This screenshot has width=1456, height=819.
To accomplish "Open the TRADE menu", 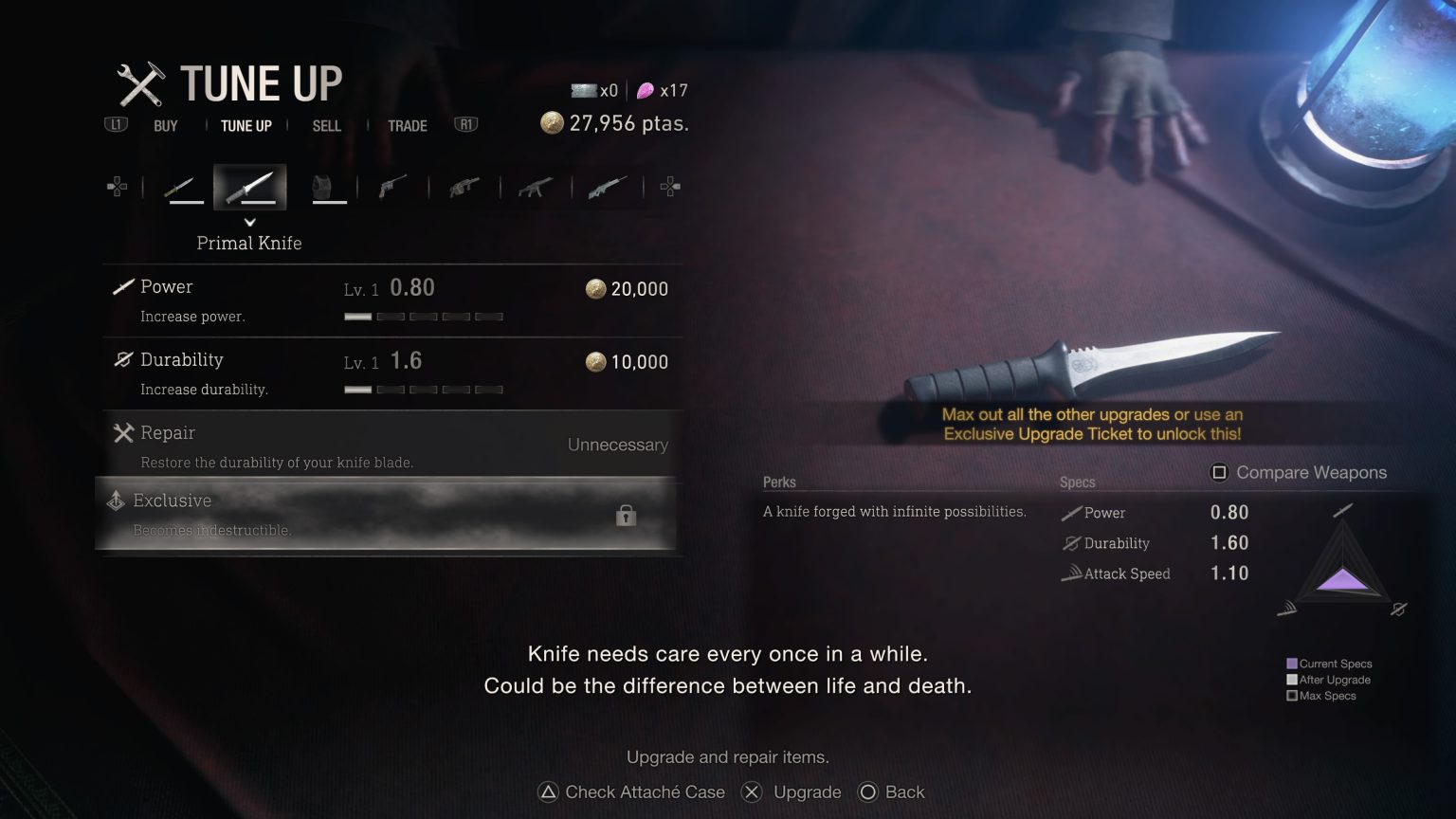I will coord(407,125).
